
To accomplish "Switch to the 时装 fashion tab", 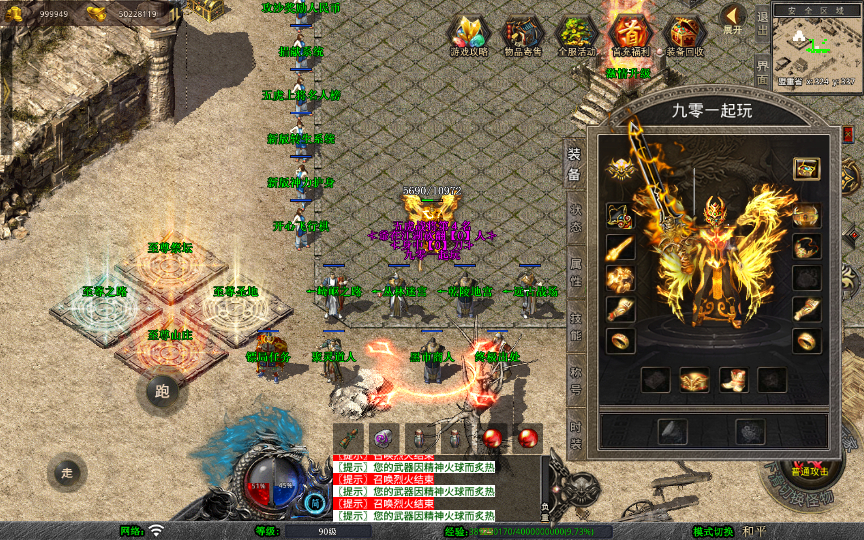I will coord(575,435).
